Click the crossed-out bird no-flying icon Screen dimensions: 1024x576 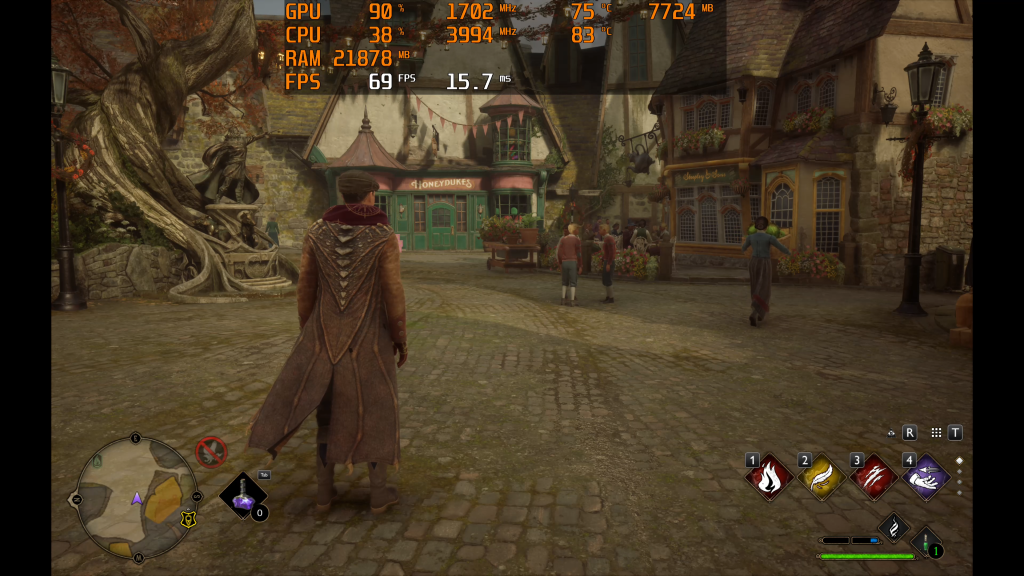point(211,452)
